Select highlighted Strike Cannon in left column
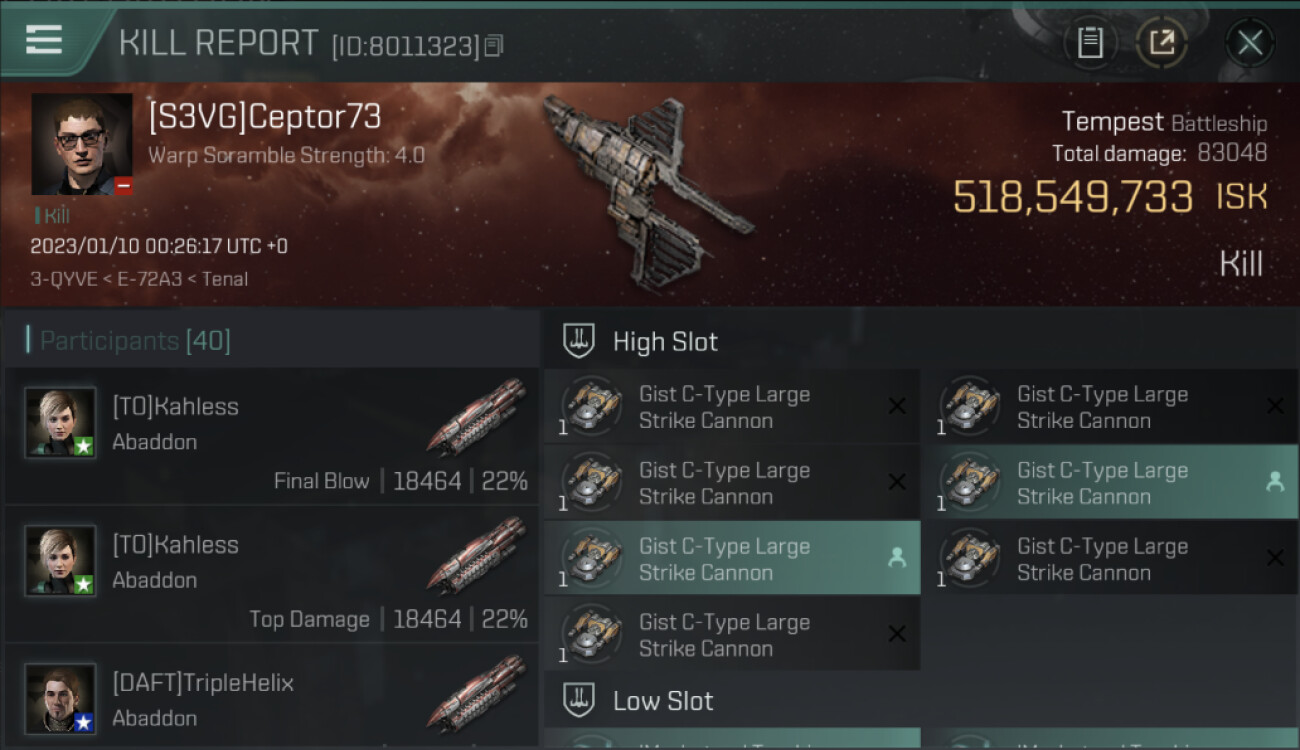 pyautogui.click(x=732, y=559)
